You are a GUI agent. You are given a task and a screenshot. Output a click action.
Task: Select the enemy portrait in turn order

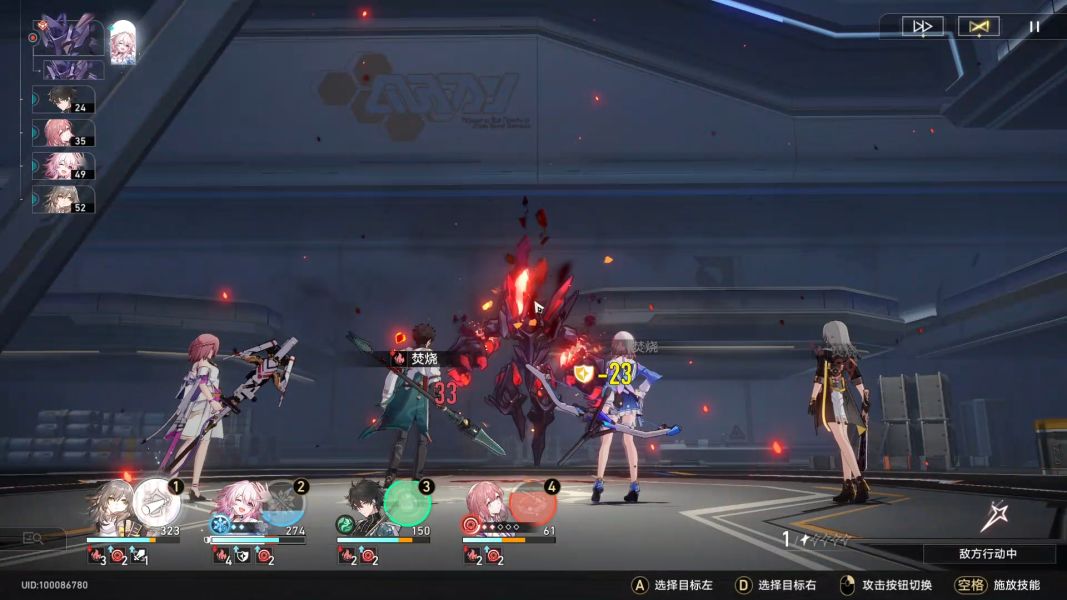click(70, 36)
